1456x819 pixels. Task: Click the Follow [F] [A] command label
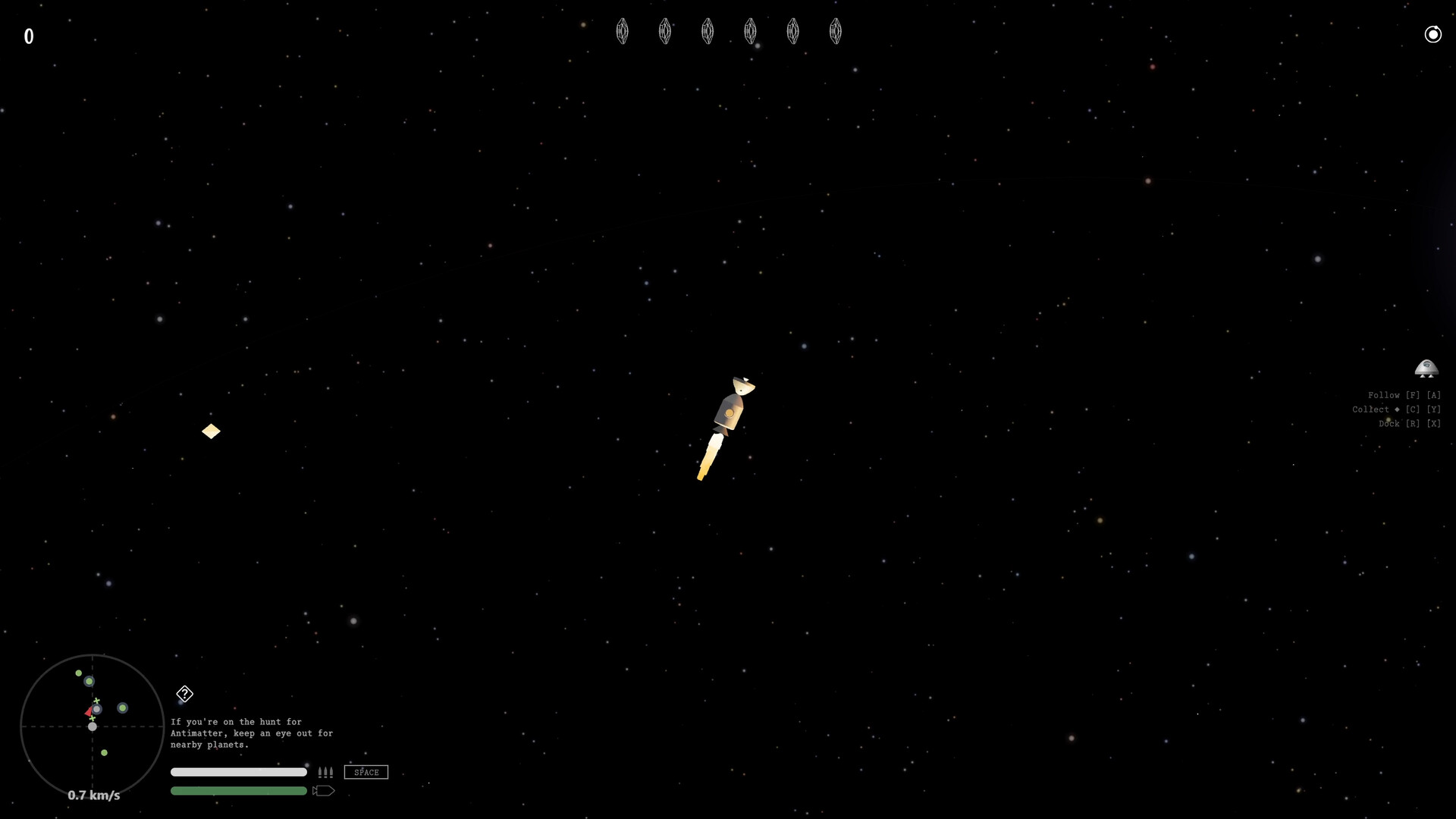(x=1404, y=394)
